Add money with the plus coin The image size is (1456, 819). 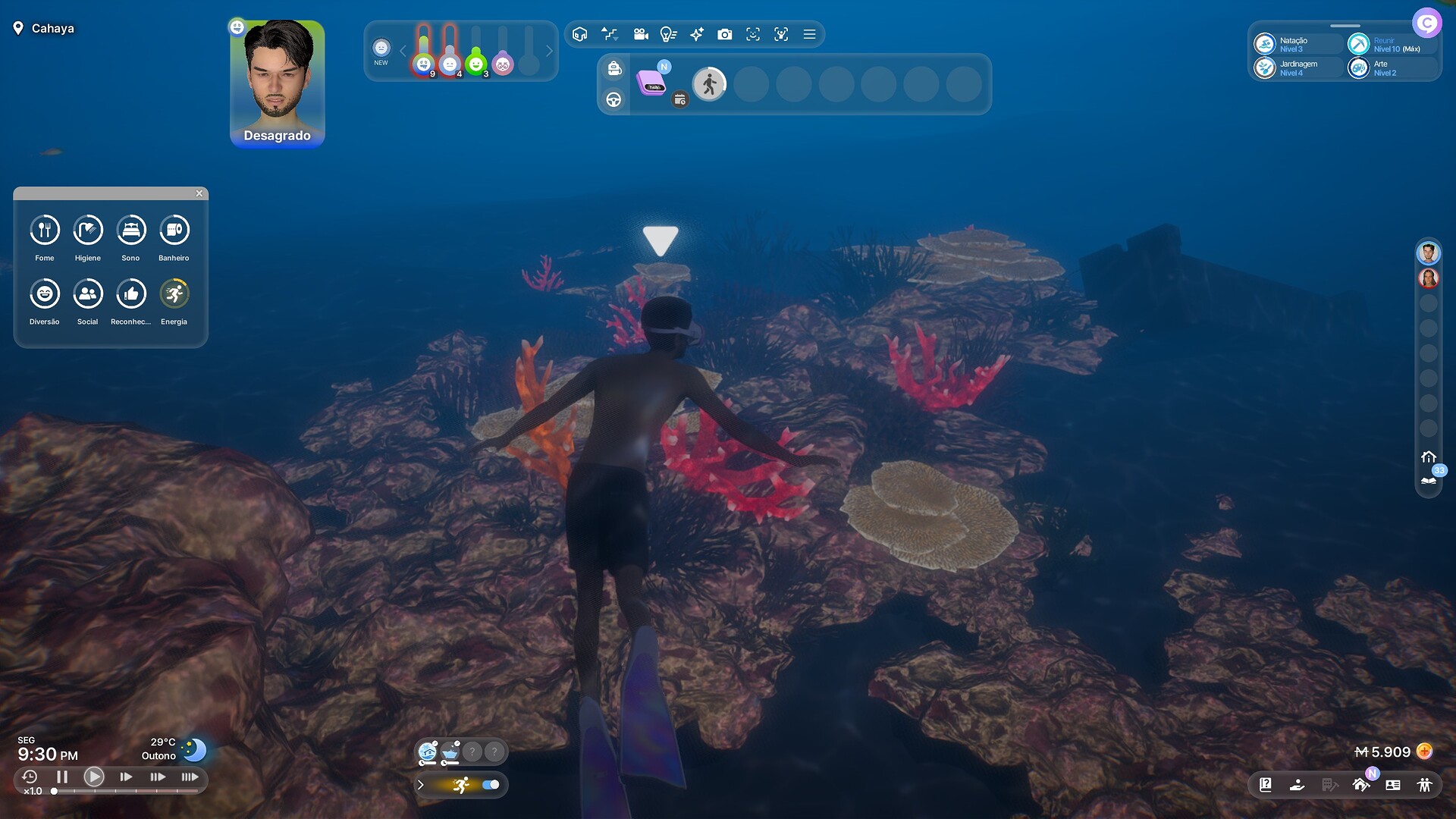[1425, 752]
